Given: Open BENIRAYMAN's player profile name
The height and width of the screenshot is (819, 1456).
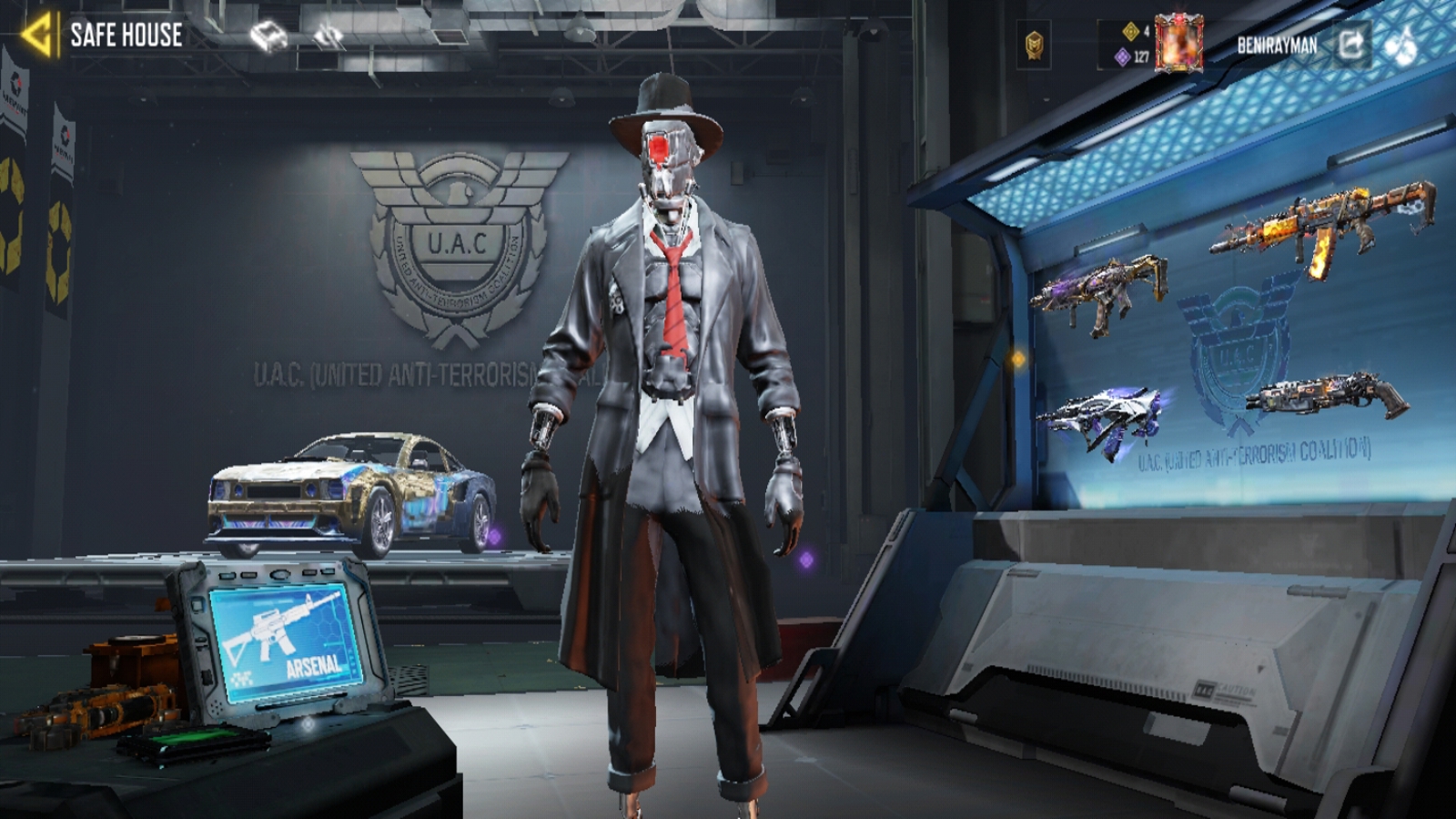Looking at the screenshot, I should [x=1276, y=45].
